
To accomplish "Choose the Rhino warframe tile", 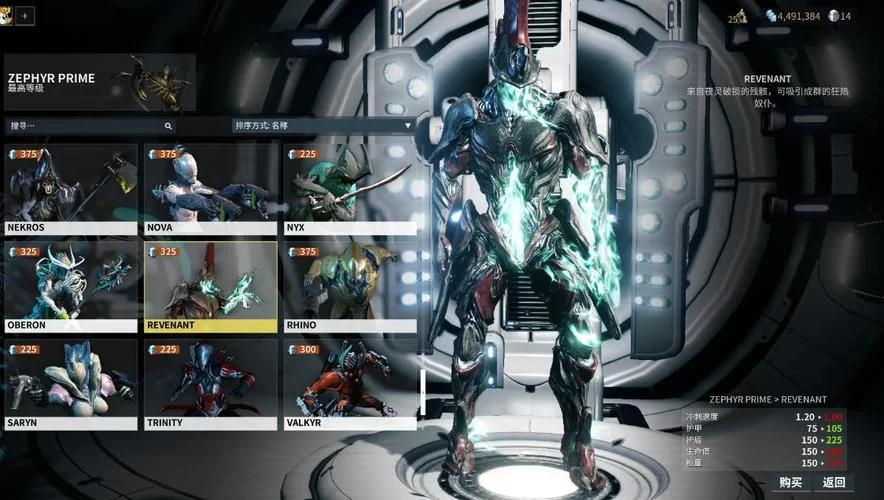I will [x=349, y=285].
